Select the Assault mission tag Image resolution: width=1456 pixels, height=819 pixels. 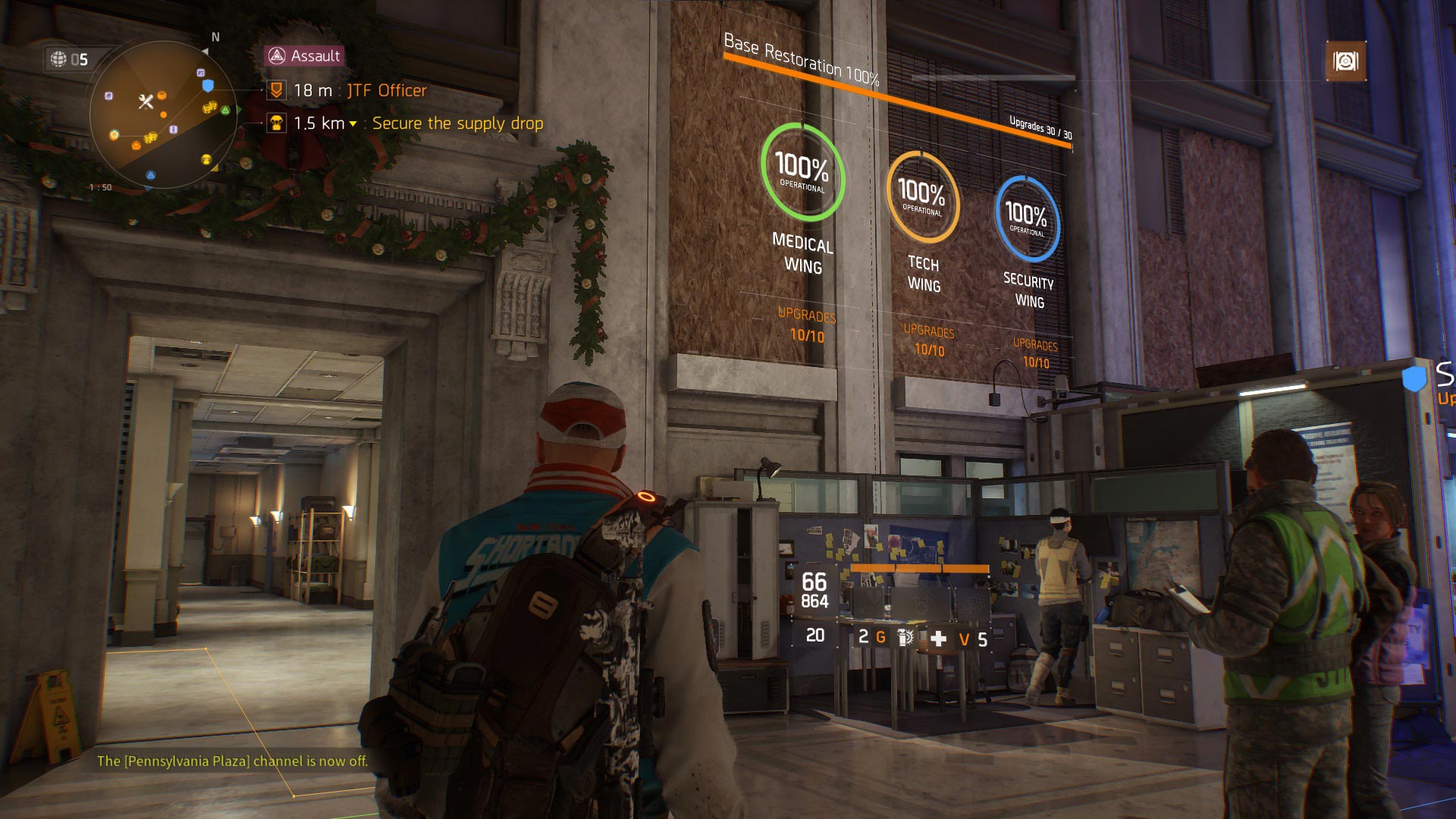(305, 55)
